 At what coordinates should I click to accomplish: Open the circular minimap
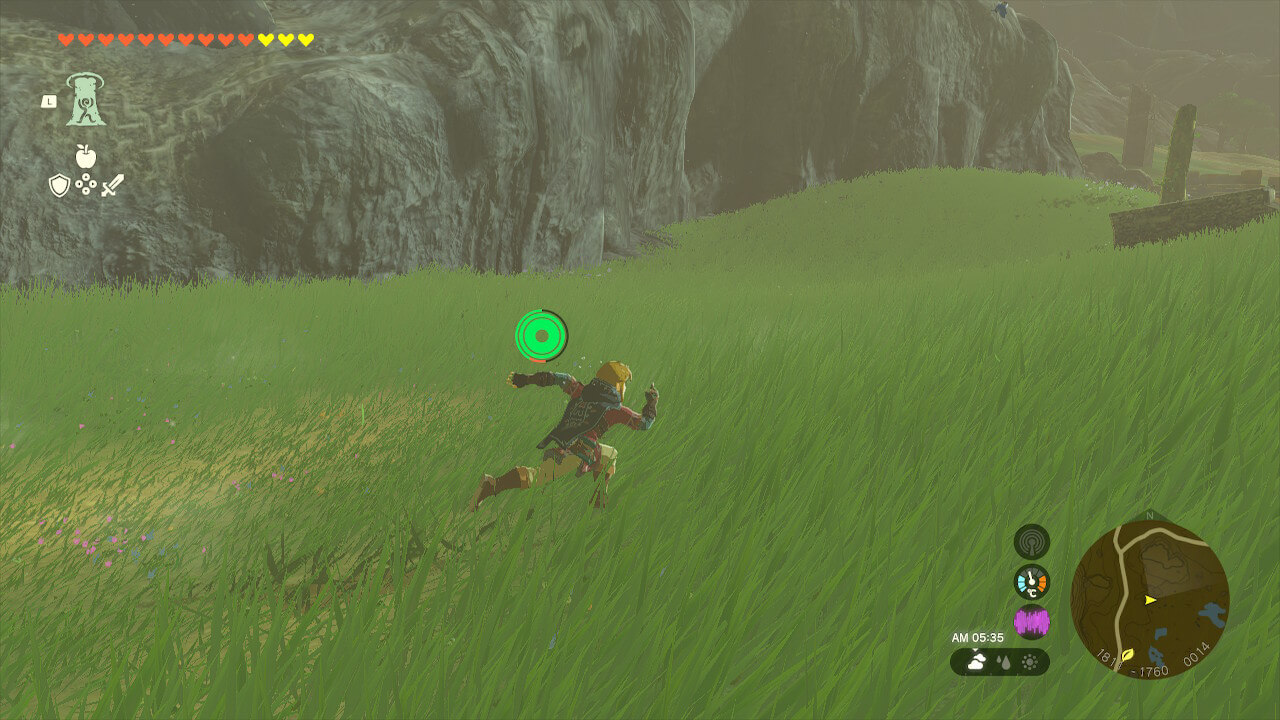coord(1149,600)
